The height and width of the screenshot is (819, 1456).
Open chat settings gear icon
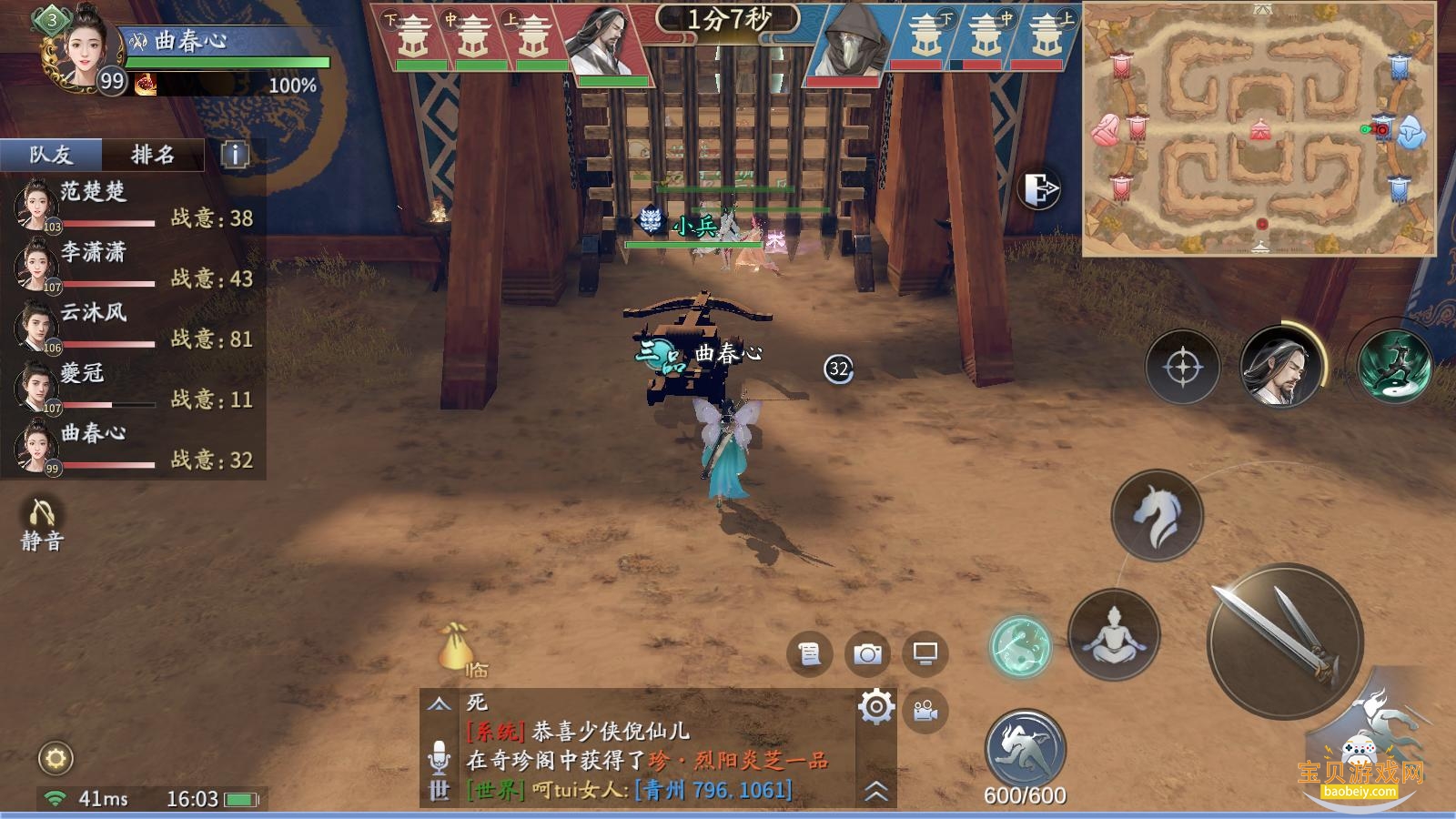(x=875, y=706)
